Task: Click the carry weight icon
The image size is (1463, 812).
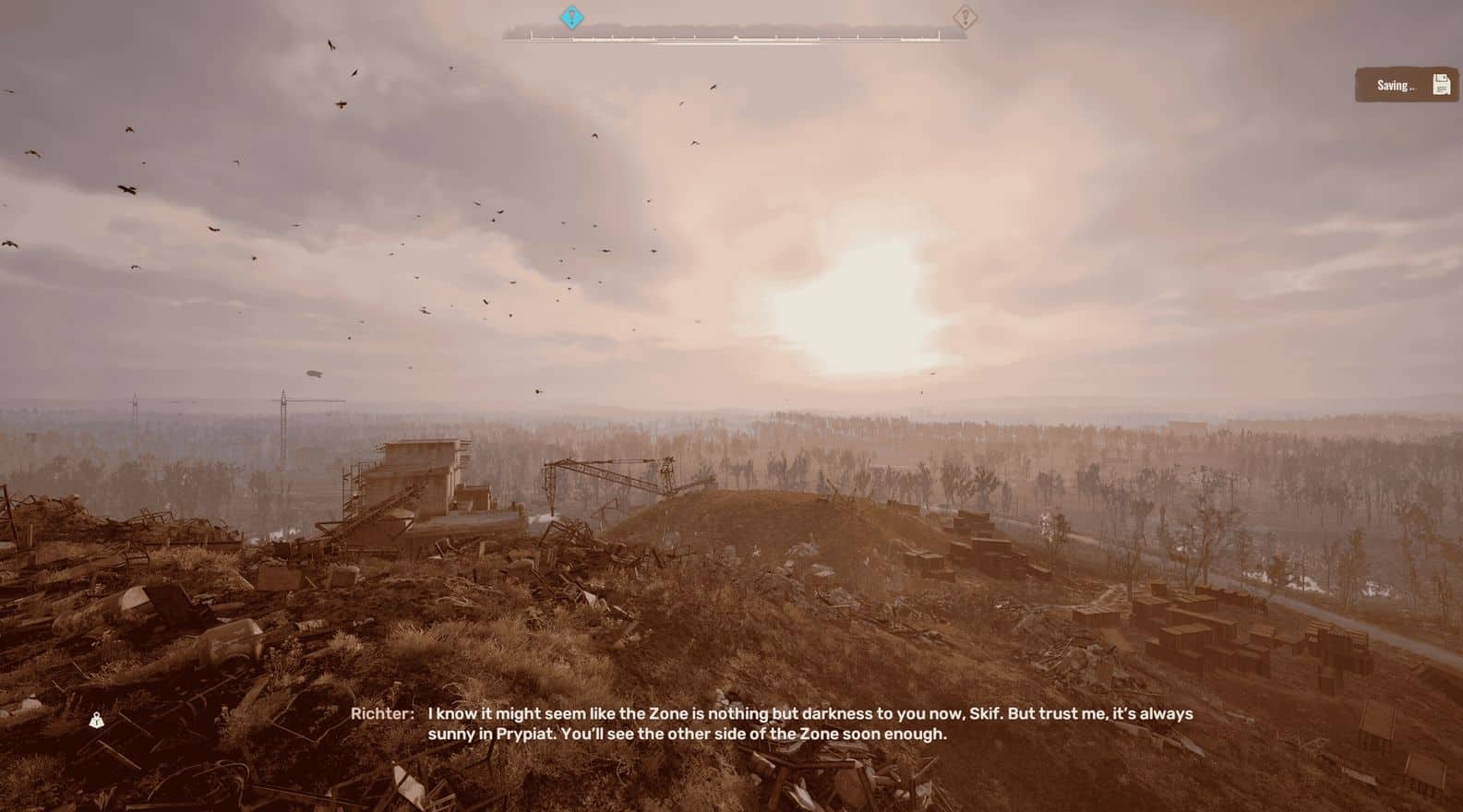Action: point(97,721)
